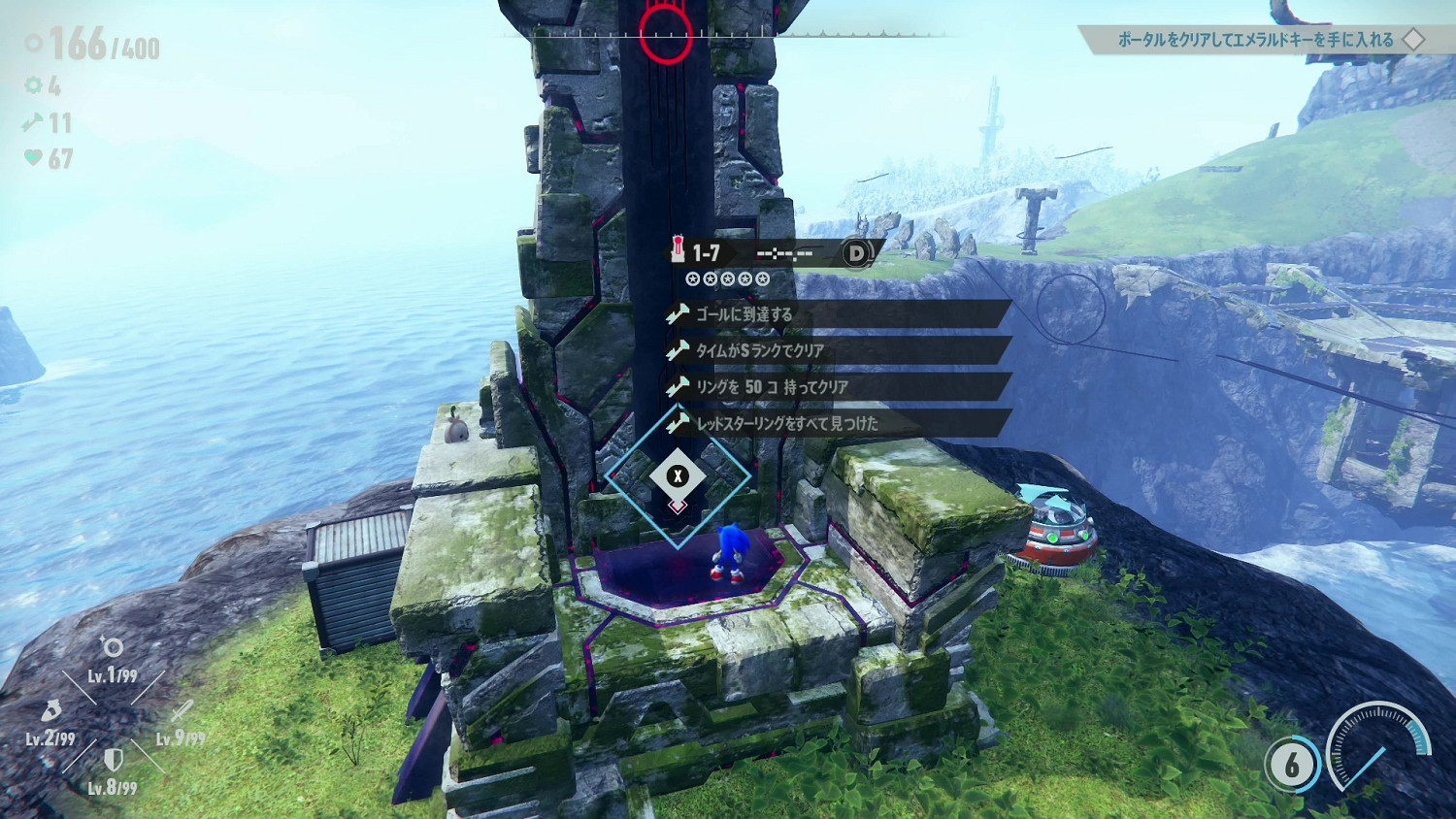Image resolution: width=1456 pixels, height=819 pixels.
Task: Open the 1-7 stage info header
Action: 773,253
